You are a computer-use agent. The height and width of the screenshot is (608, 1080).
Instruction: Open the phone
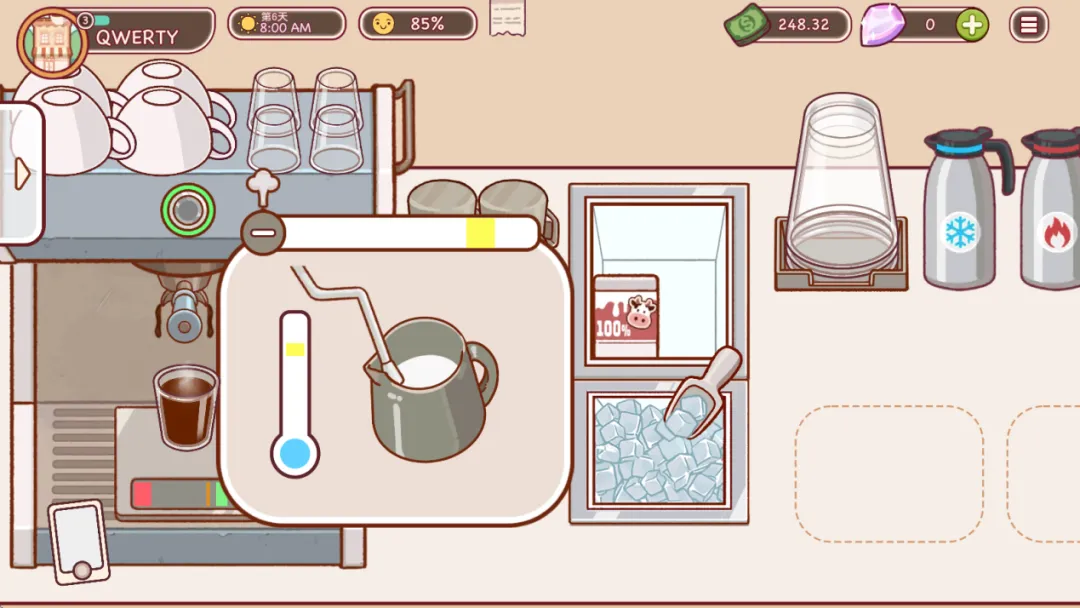point(79,541)
